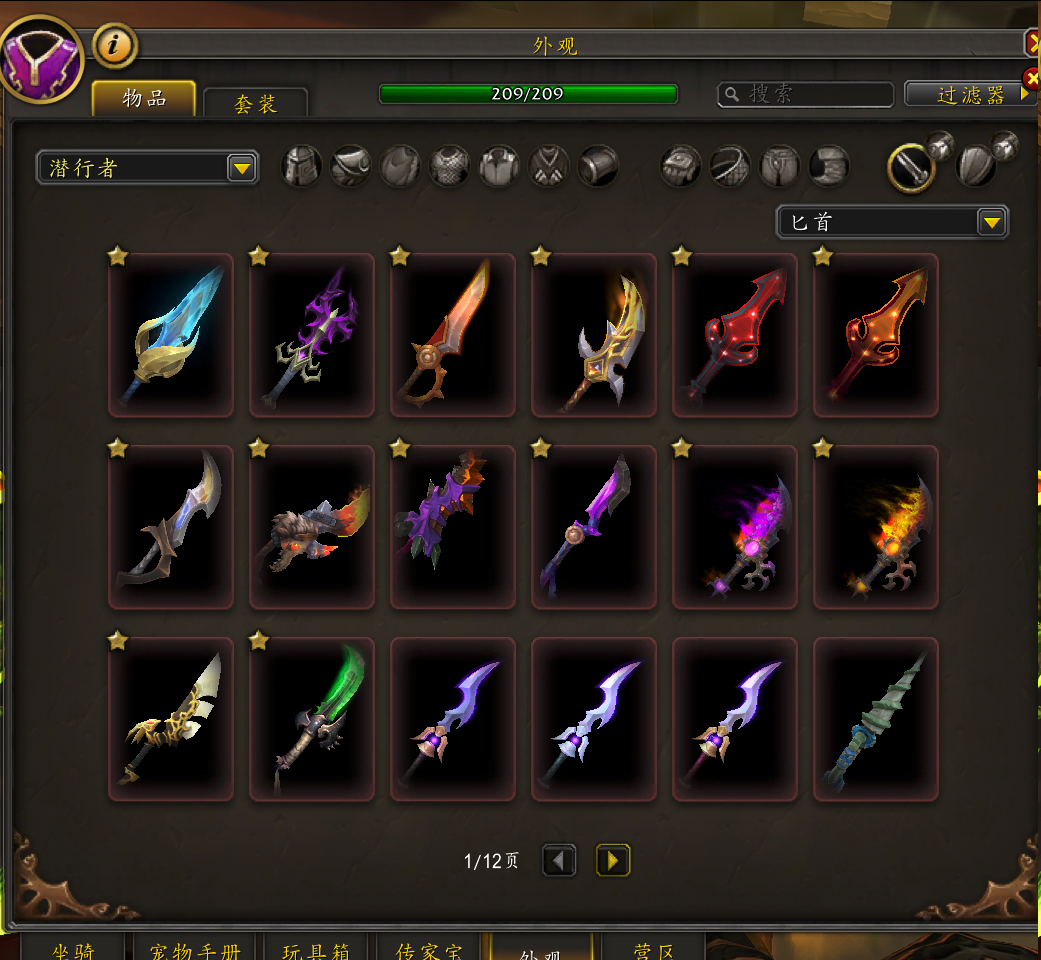Choose the flaming orange torch dagger
This screenshot has height=960, width=1041.
tap(876, 527)
